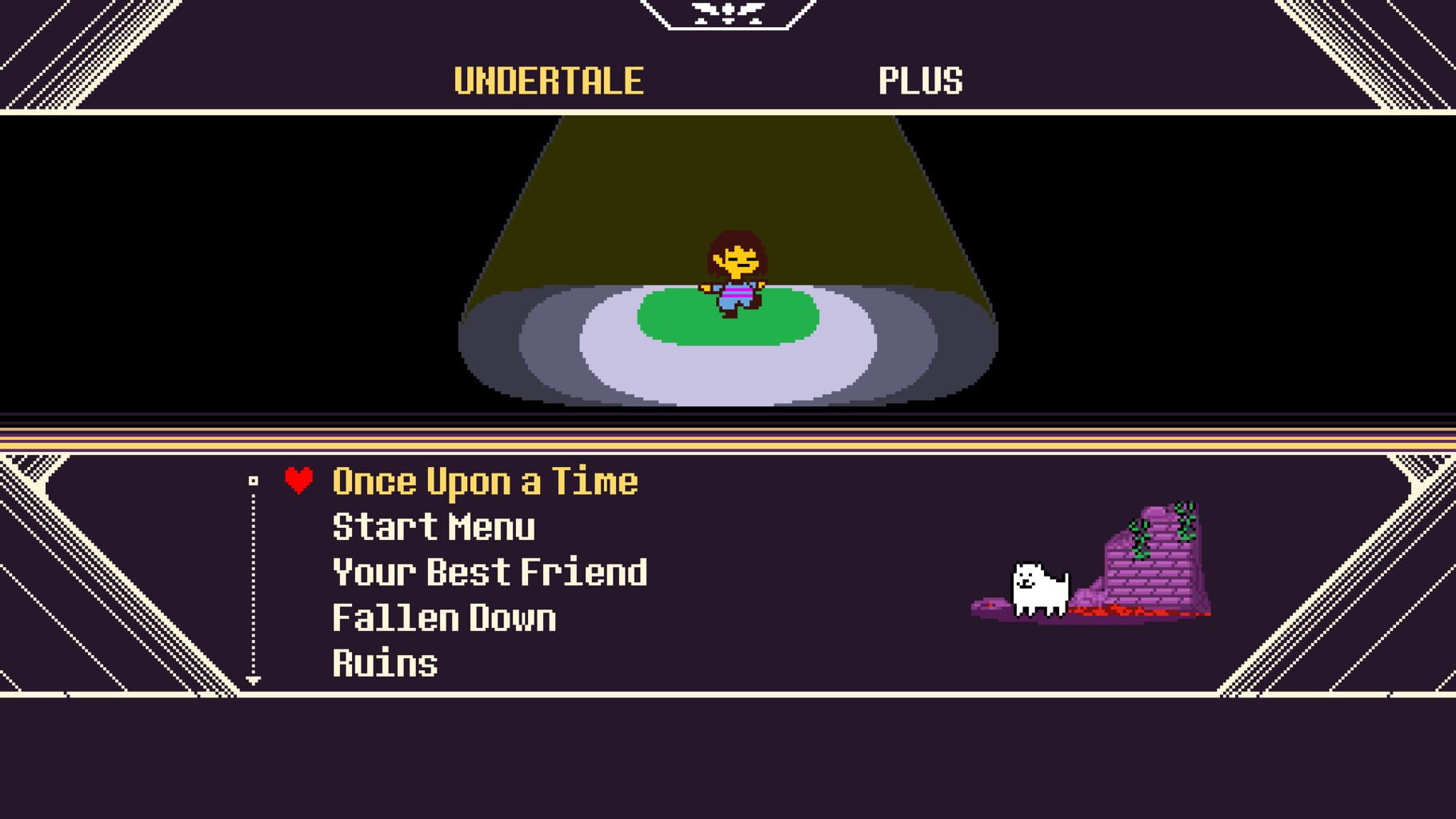
Task: Select the Your Best Friend track
Action: click(x=490, y=572)
